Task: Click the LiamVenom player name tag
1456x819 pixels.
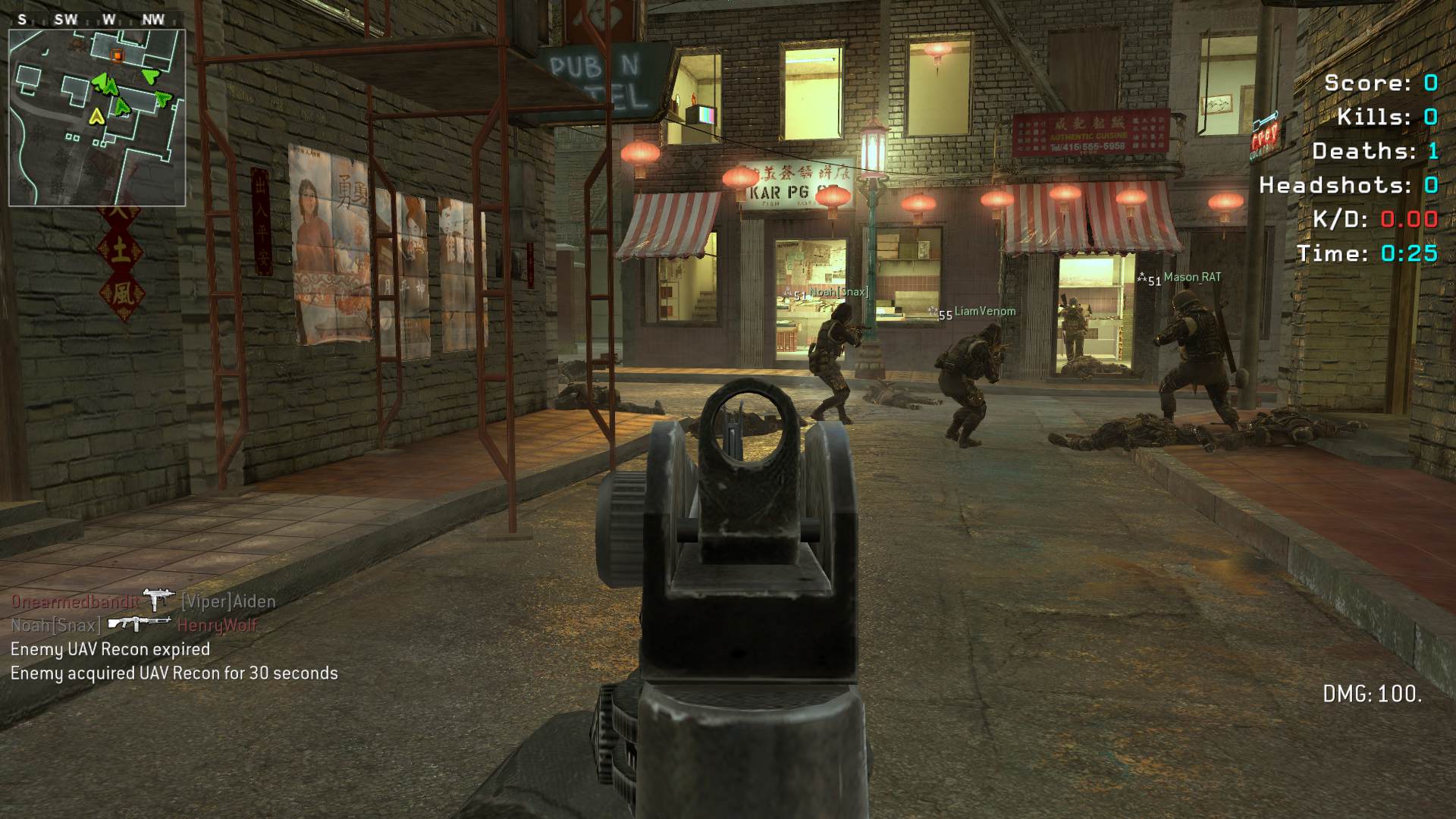Action: [984, 311]
